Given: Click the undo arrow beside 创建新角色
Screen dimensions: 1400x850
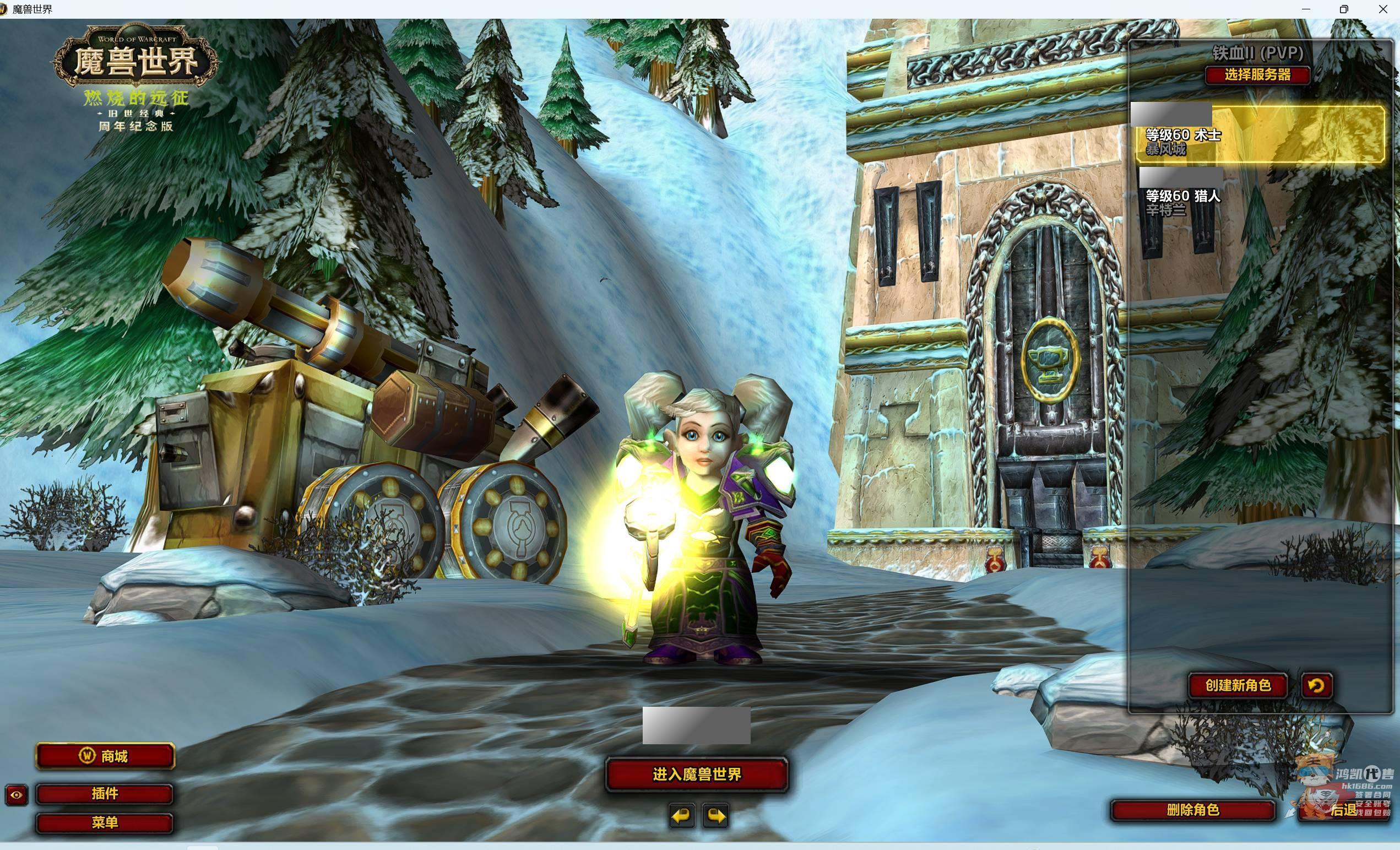Looking at the screenshot, I should [1316, 686].
